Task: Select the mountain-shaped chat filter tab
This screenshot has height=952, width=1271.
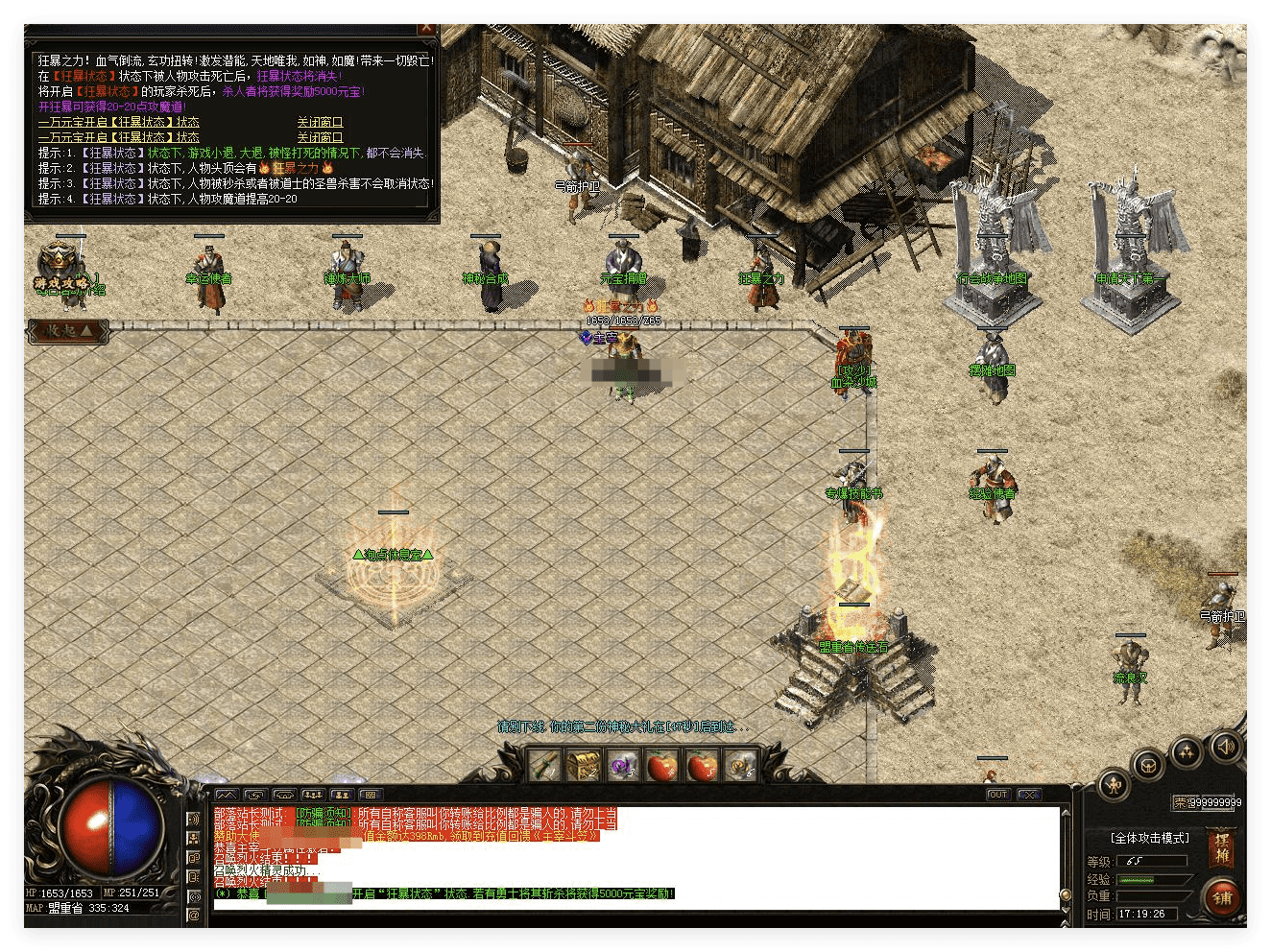Action: click(227, 795)
